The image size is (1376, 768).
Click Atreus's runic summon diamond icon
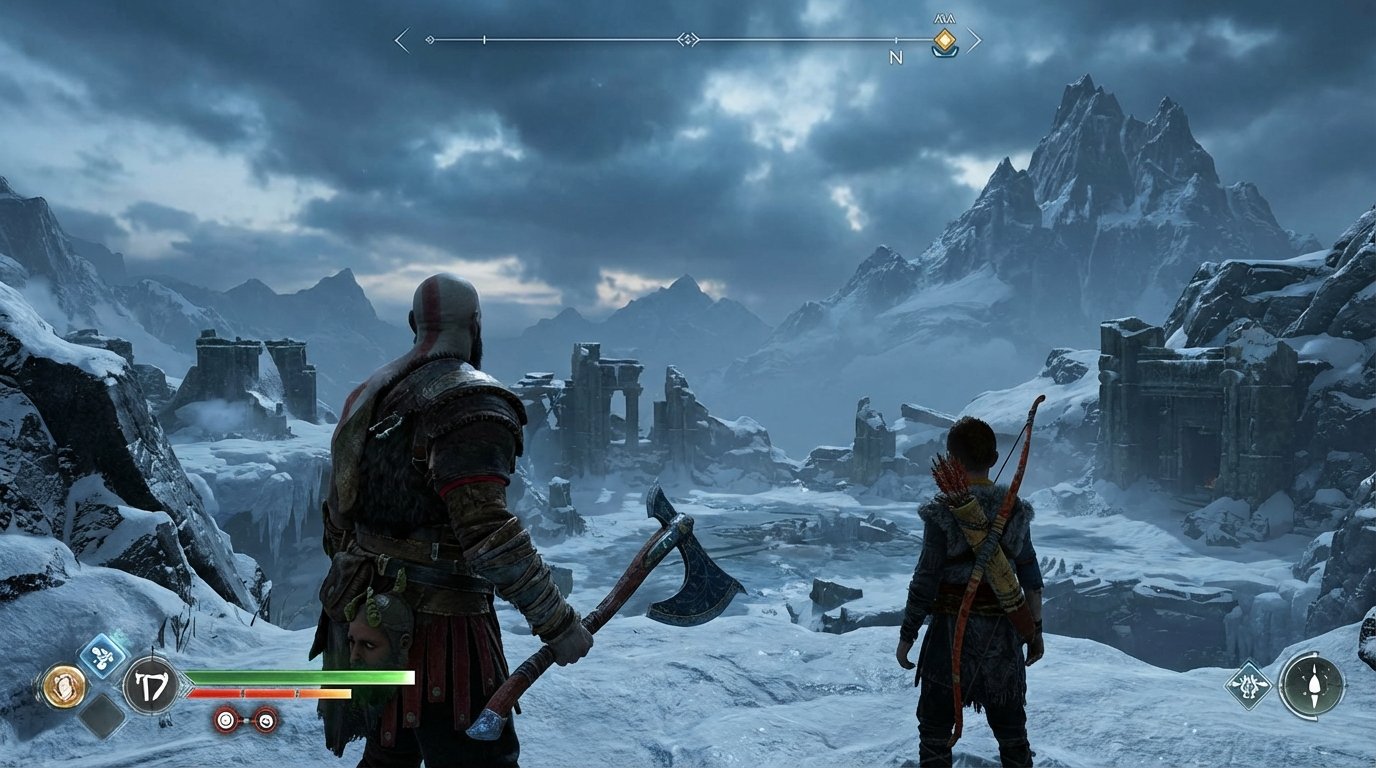tap(1249, 687)
